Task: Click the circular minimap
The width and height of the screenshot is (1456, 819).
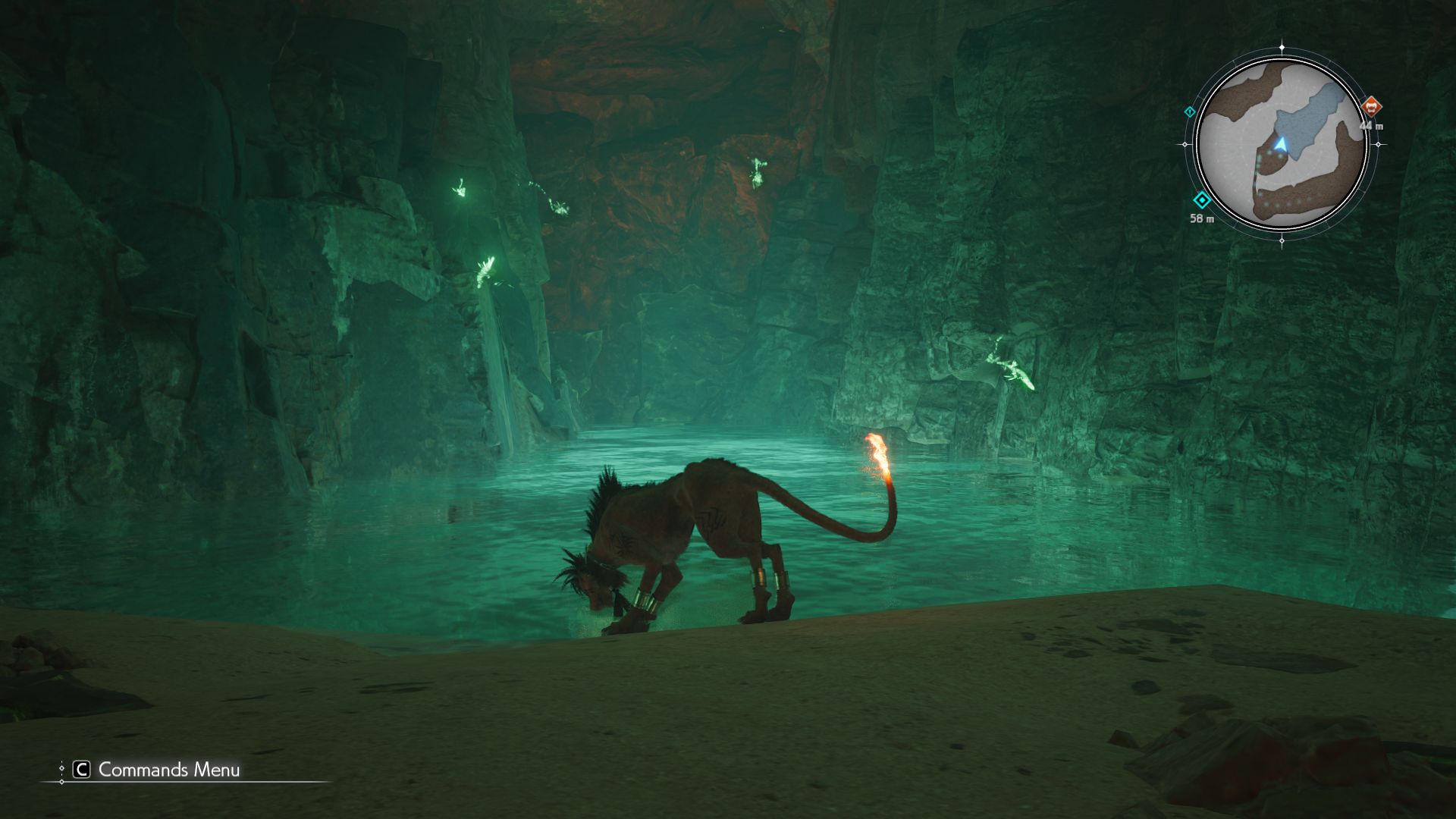Action: [x=1282, y=144]
